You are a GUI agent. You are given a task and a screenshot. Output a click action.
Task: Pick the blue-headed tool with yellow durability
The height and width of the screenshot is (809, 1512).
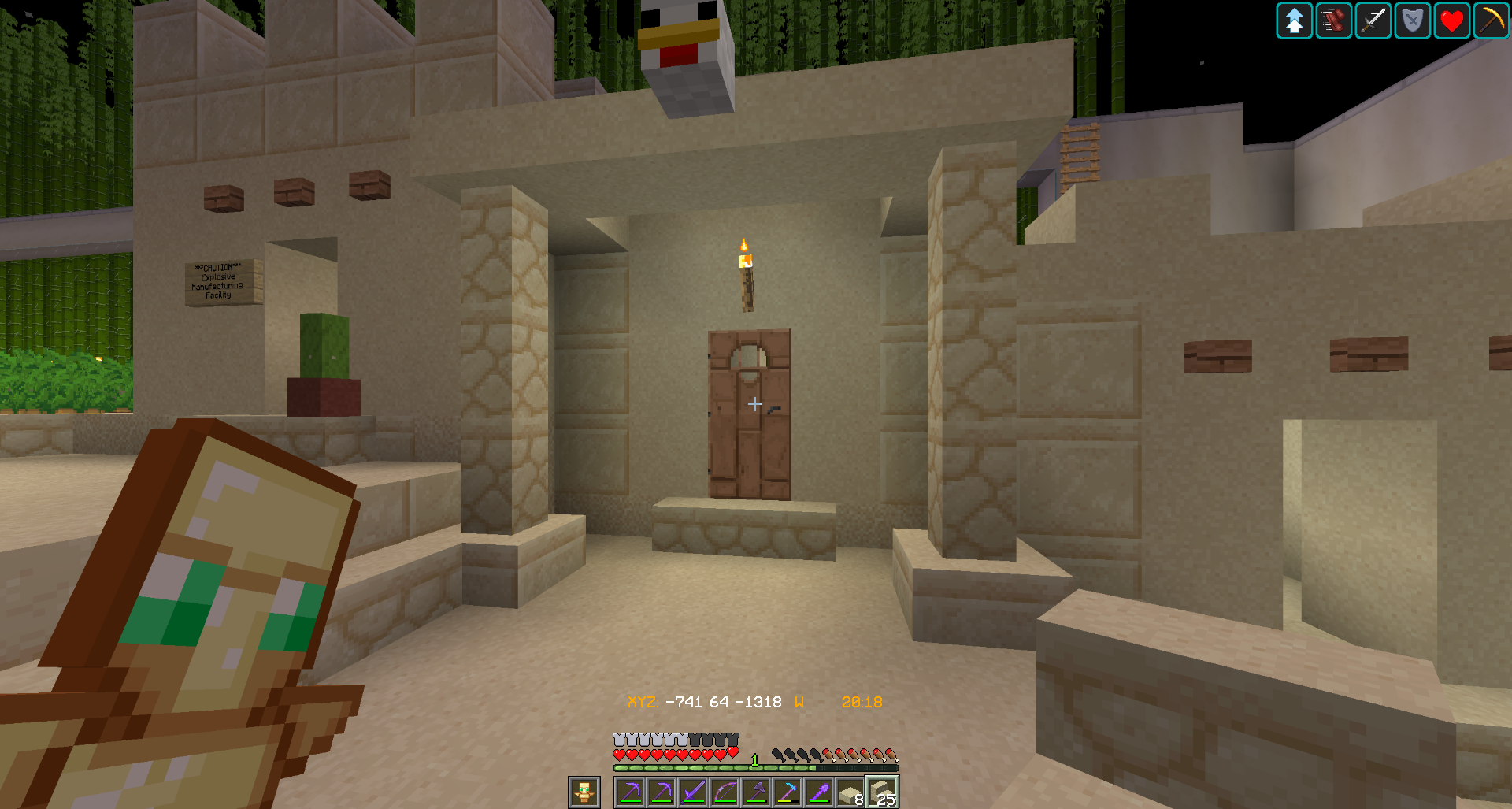click(787, 792)
